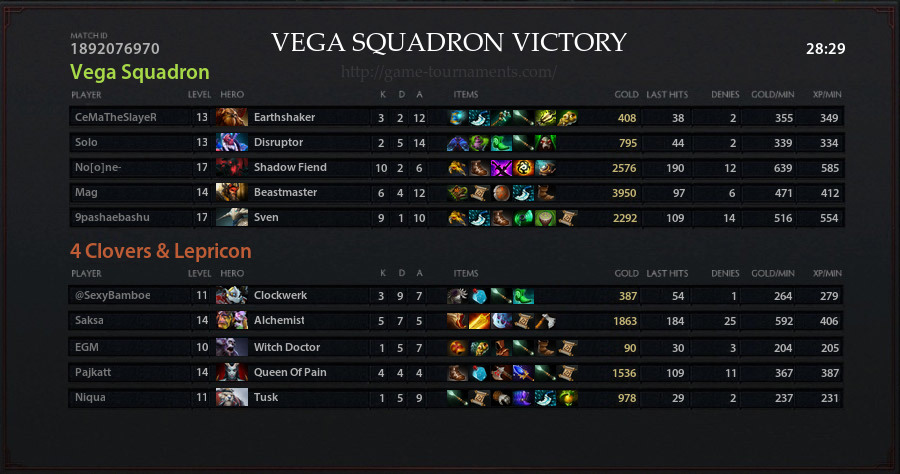
Task: Select CeMaTheSlayeR's player row
Action: point(116,117)
